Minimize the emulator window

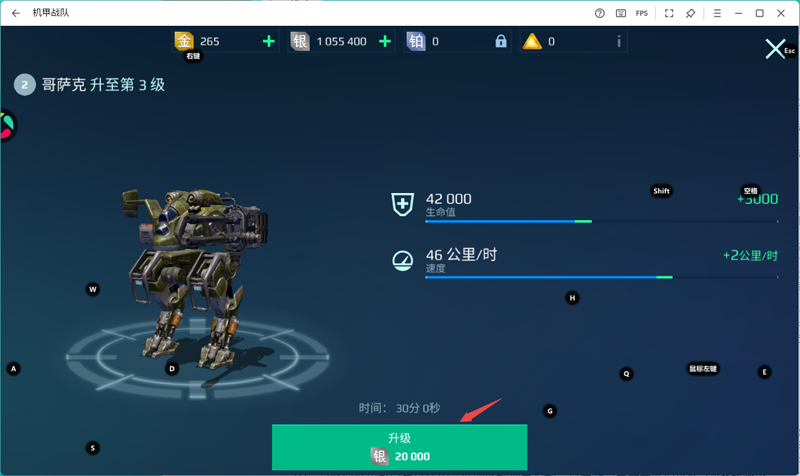(736, 13)
